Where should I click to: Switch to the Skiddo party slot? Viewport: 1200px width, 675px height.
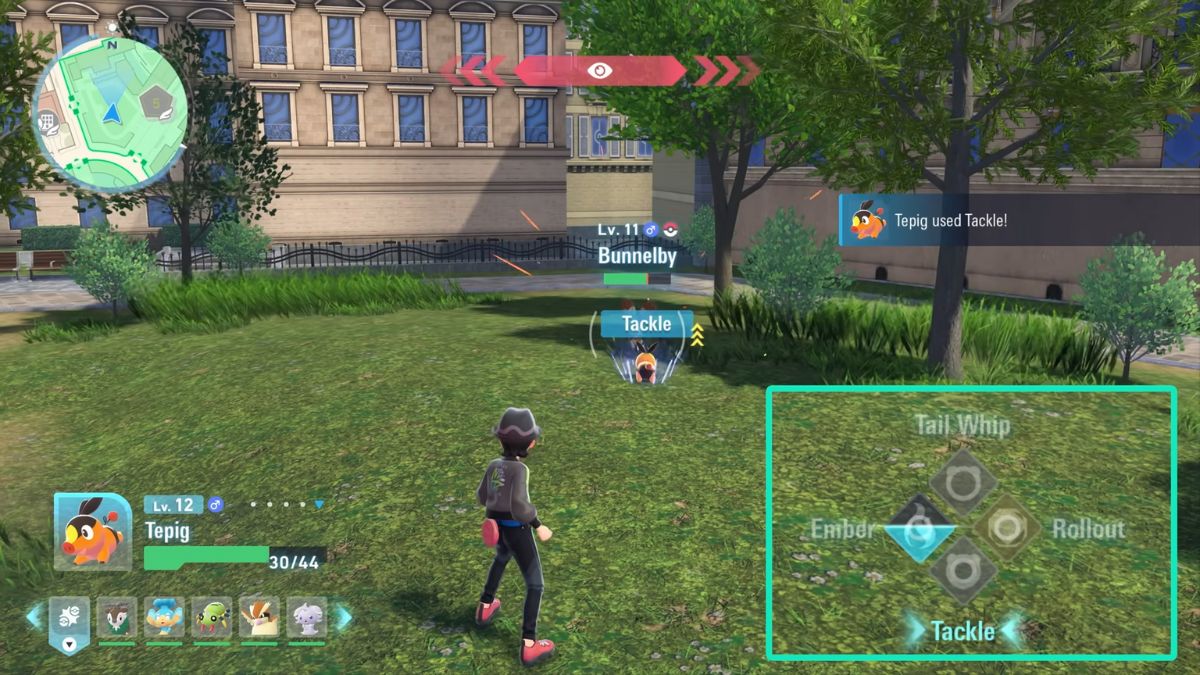pyautogui.click(x=117, y=617)
